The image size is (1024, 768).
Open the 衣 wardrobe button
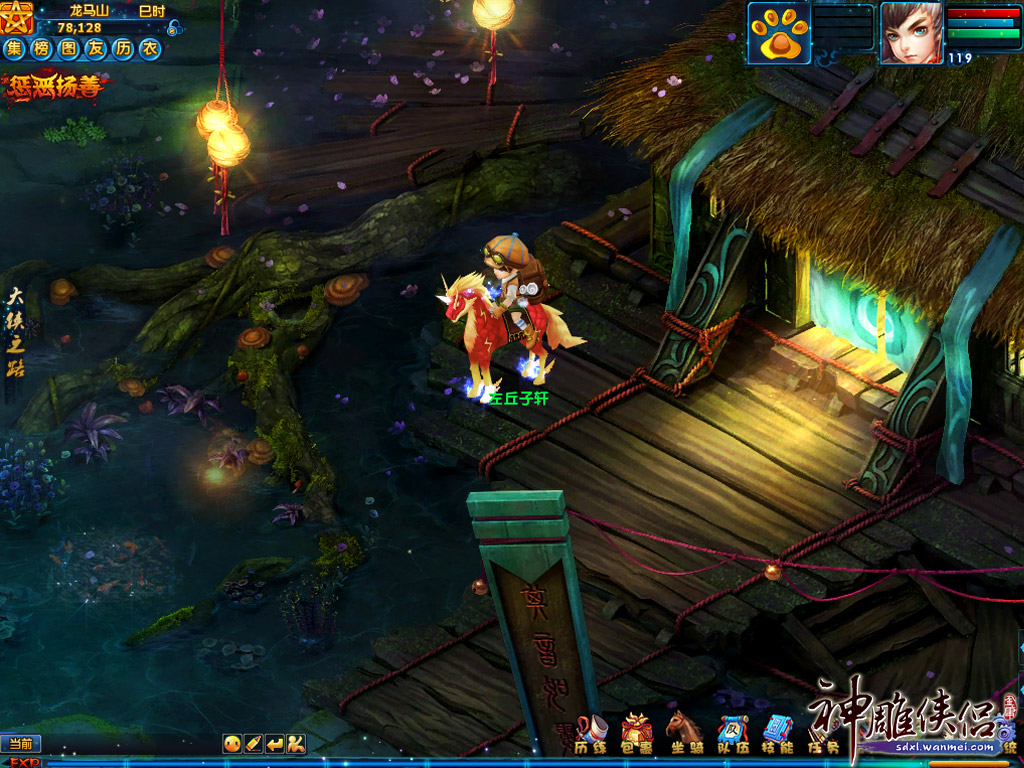tap(150, 48)
